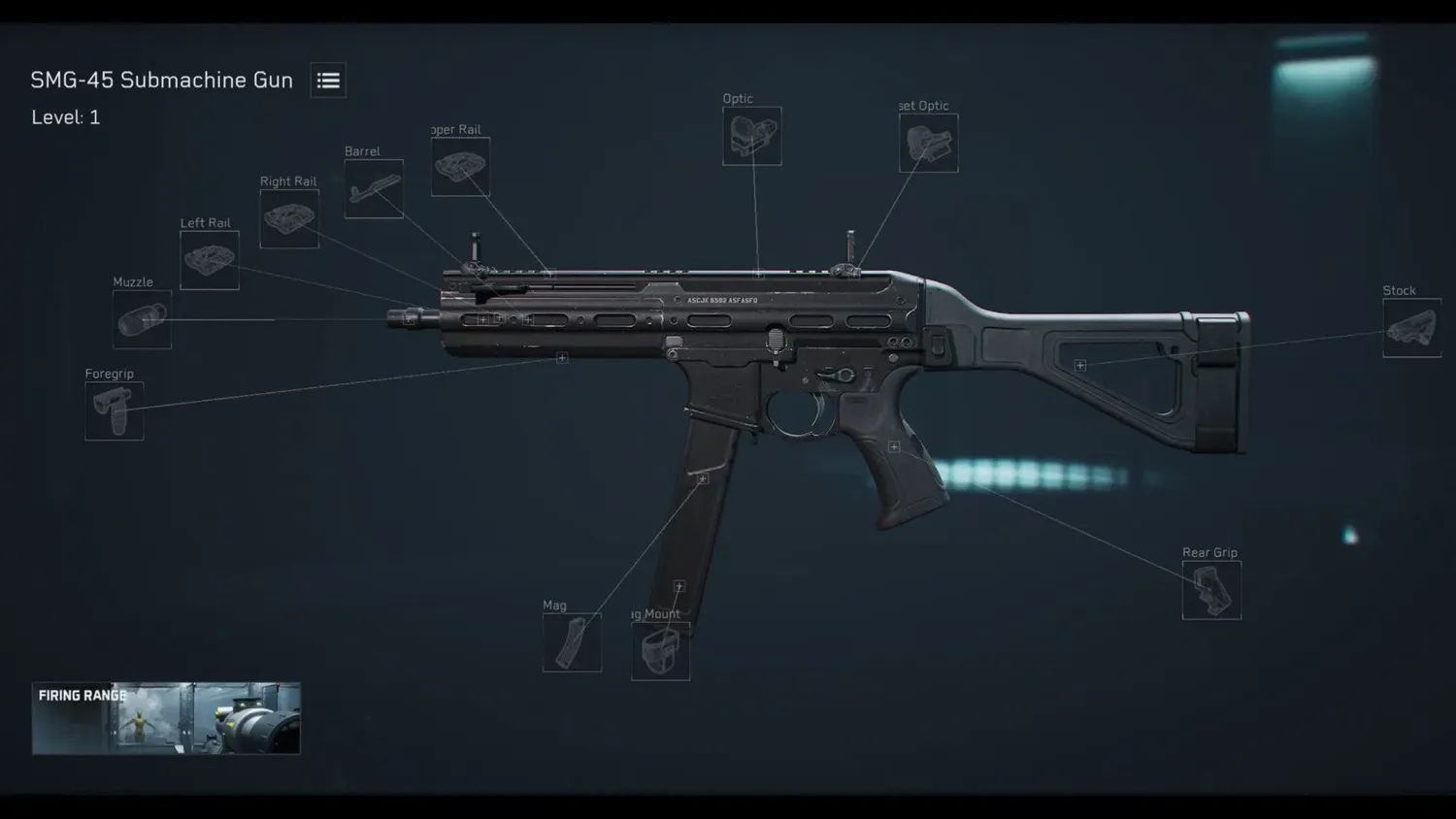Open the Foregrip slot

point(114,411)
